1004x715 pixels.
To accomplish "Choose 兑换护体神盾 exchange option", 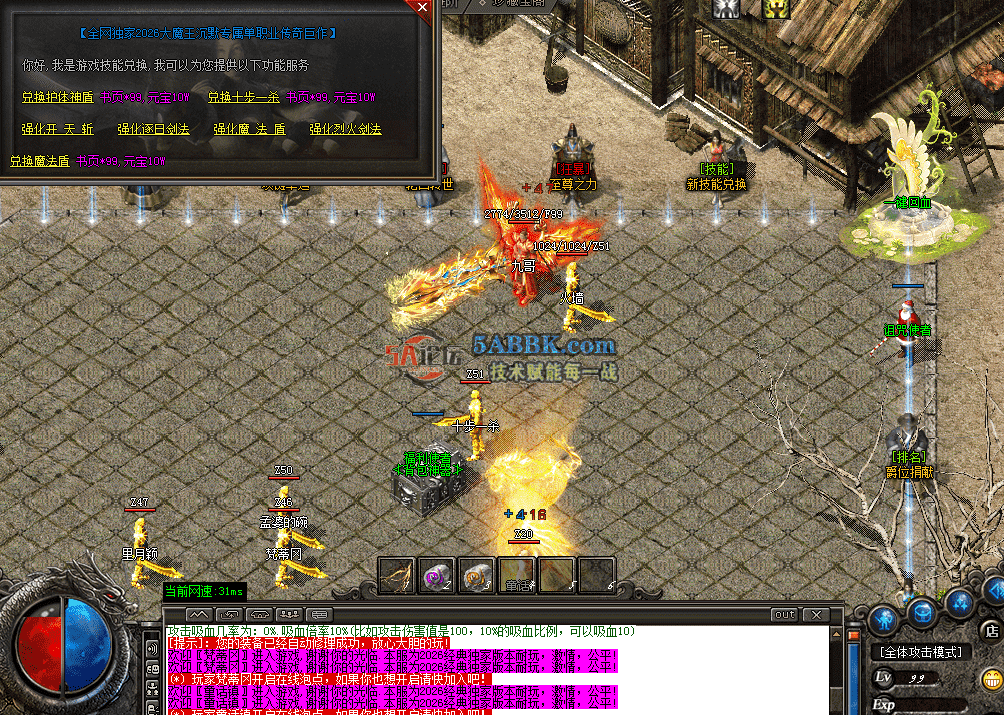I will pos(57,98).
